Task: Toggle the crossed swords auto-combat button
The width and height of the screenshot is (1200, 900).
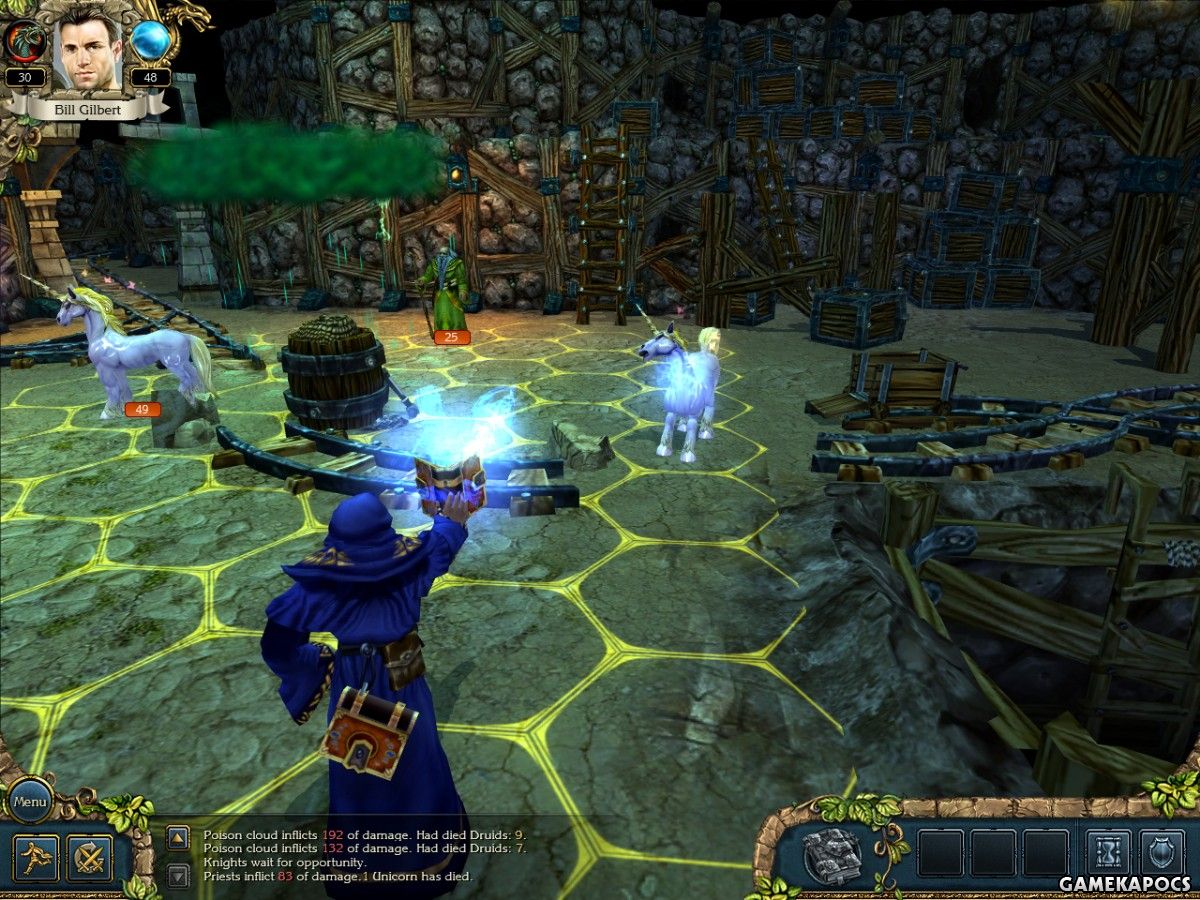Action: [x=89, y=857]
